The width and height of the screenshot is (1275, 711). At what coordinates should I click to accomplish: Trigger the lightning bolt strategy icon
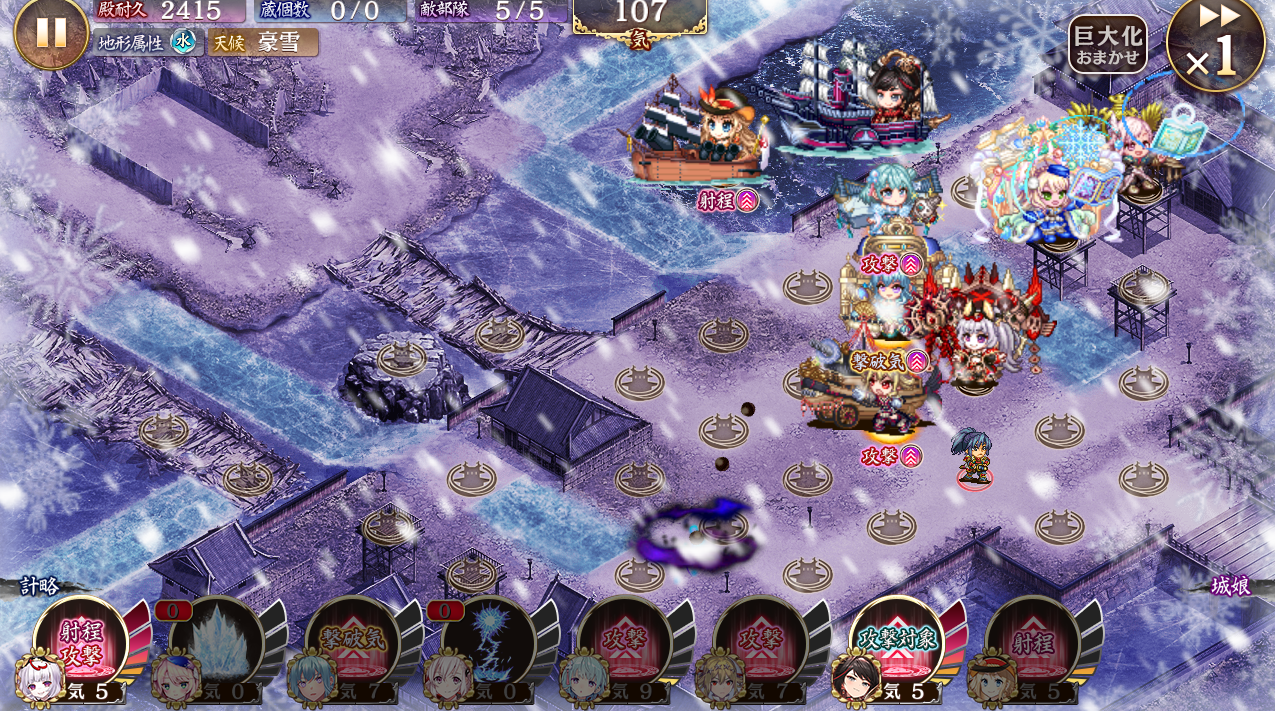pyautogui.click(x=488, y=642)
